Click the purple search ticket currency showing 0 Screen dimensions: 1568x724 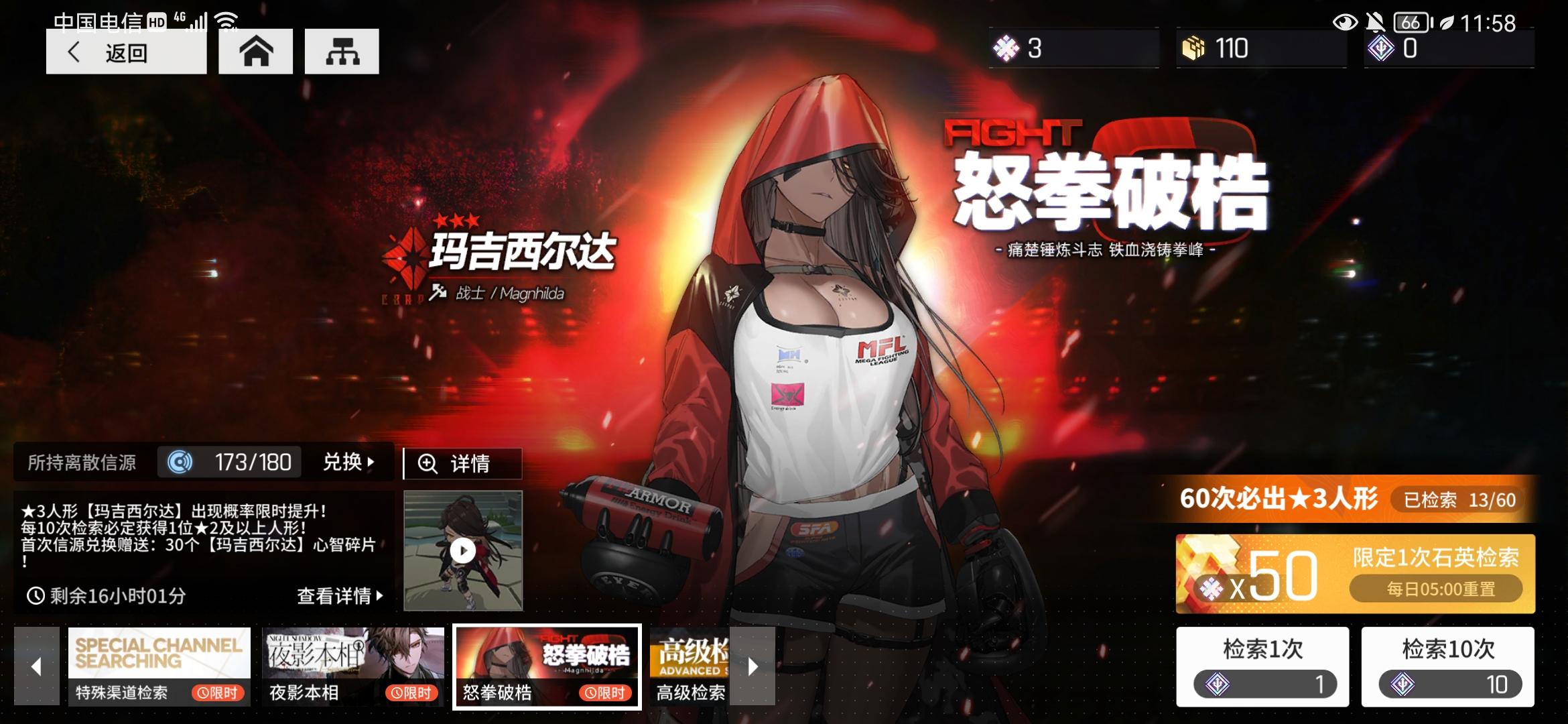click(1382, 48)
